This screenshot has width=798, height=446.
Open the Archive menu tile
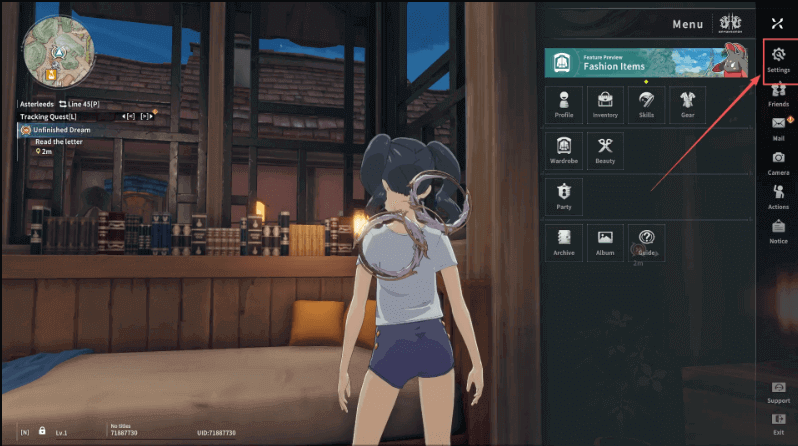(x=564, y=241)
